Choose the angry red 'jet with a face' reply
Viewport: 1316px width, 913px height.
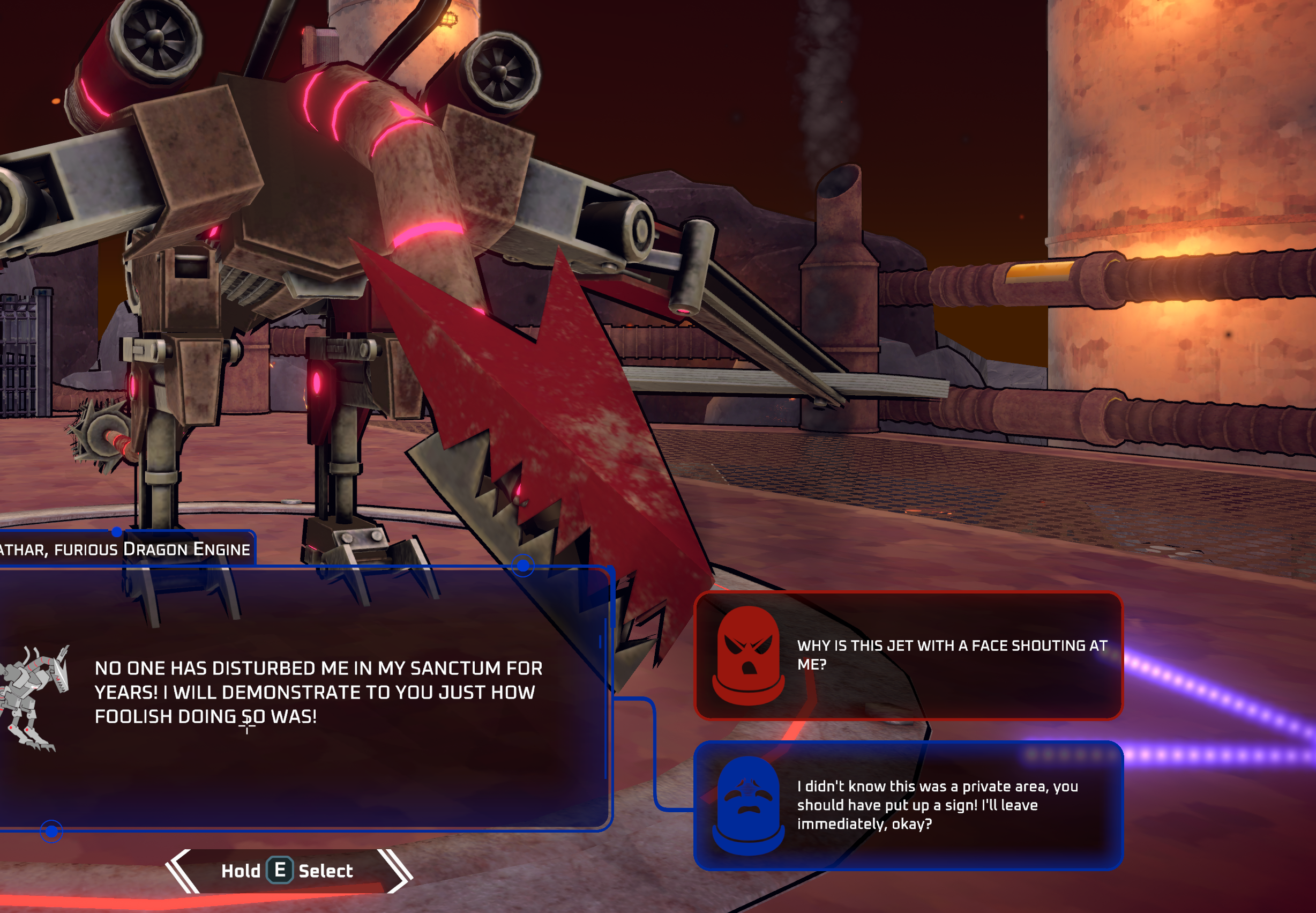coord(908,656)
